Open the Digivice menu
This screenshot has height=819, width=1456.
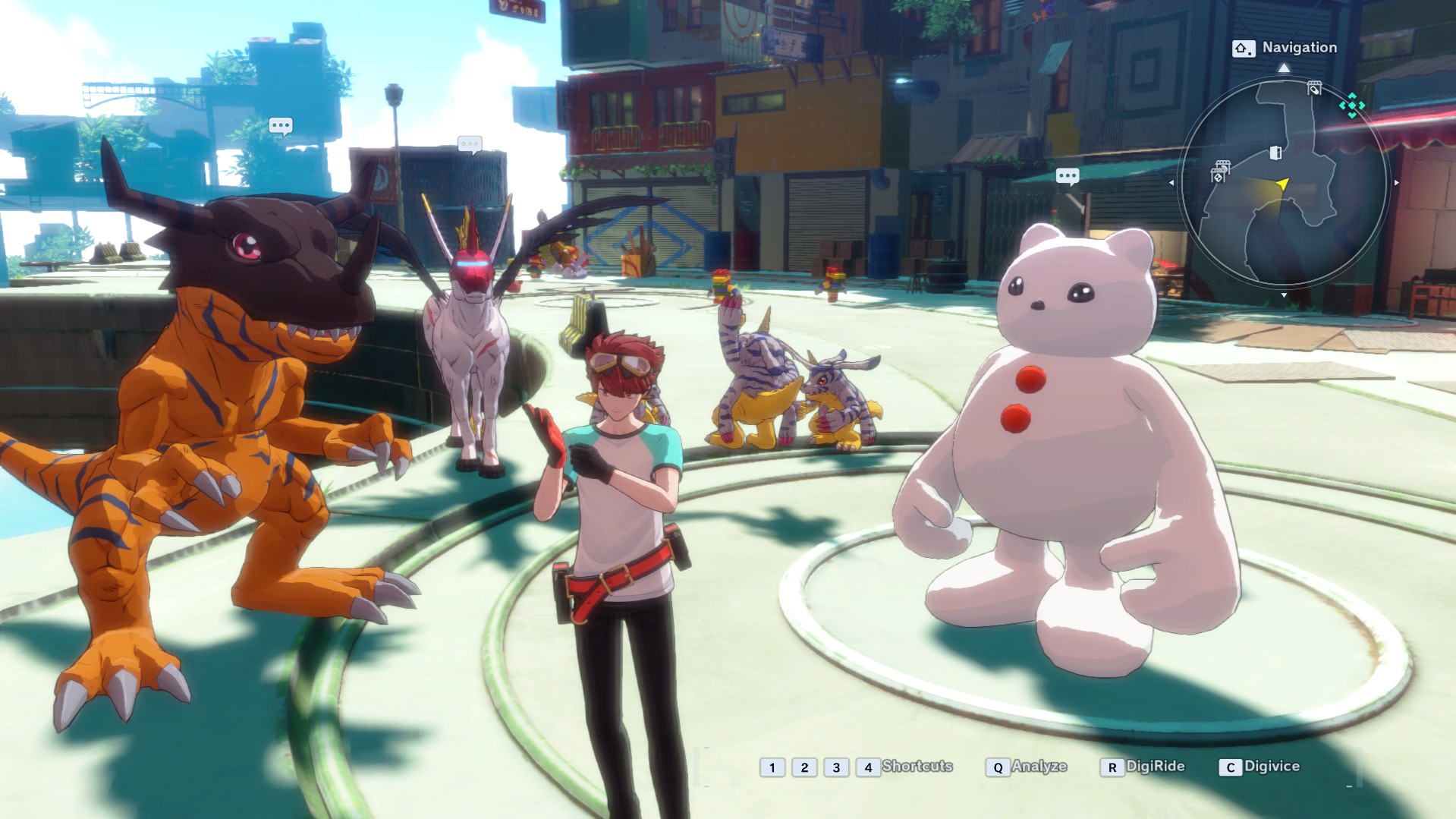(1260, 767)
